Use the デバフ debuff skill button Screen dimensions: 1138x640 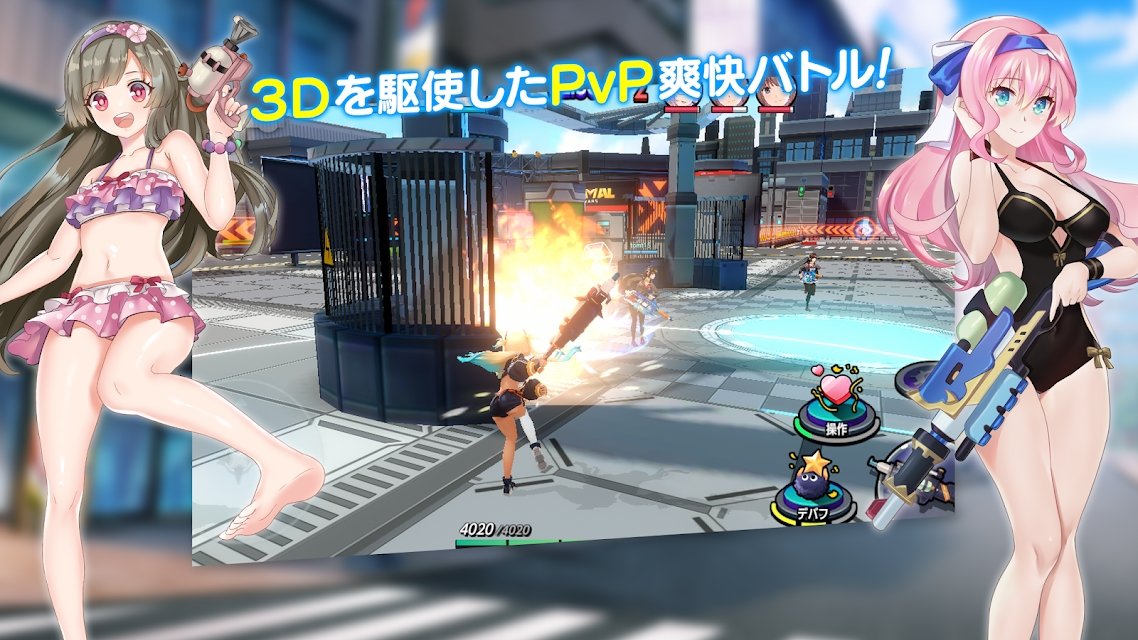coord(815,491)
